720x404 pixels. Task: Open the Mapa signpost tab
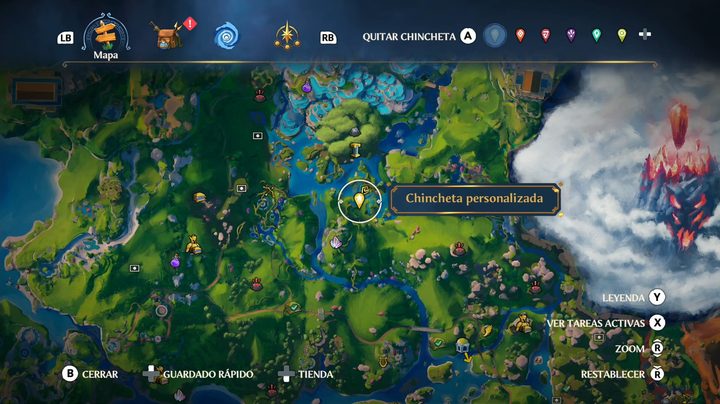(x=100, y=35)
